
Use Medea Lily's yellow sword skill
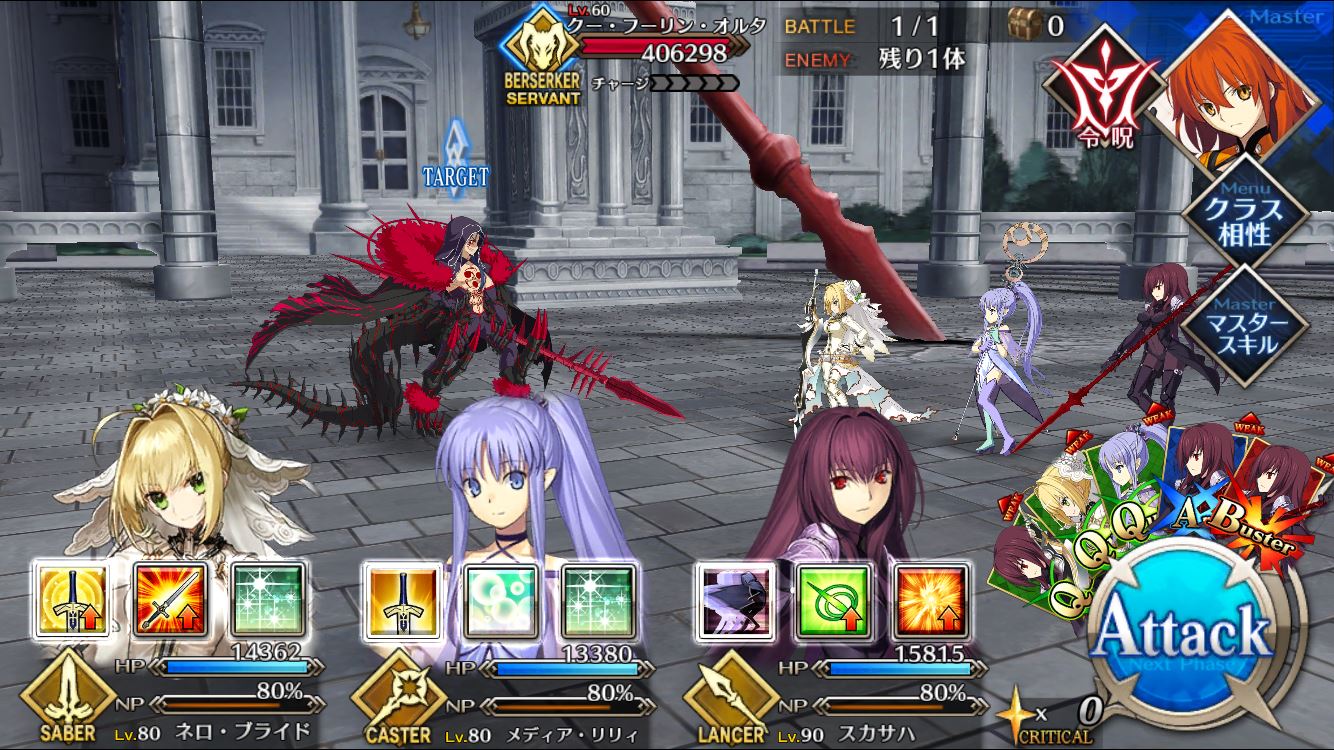tap(403, 600)
